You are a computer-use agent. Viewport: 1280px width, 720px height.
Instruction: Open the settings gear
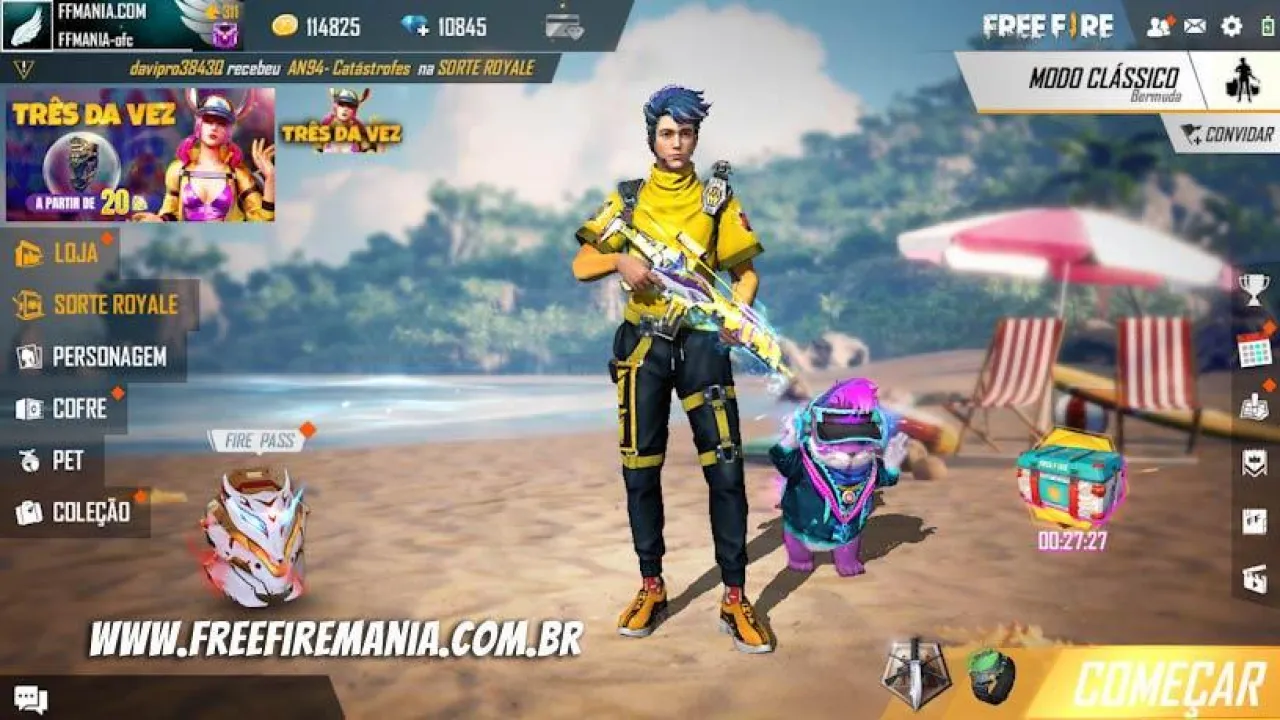pos(1233,26)
